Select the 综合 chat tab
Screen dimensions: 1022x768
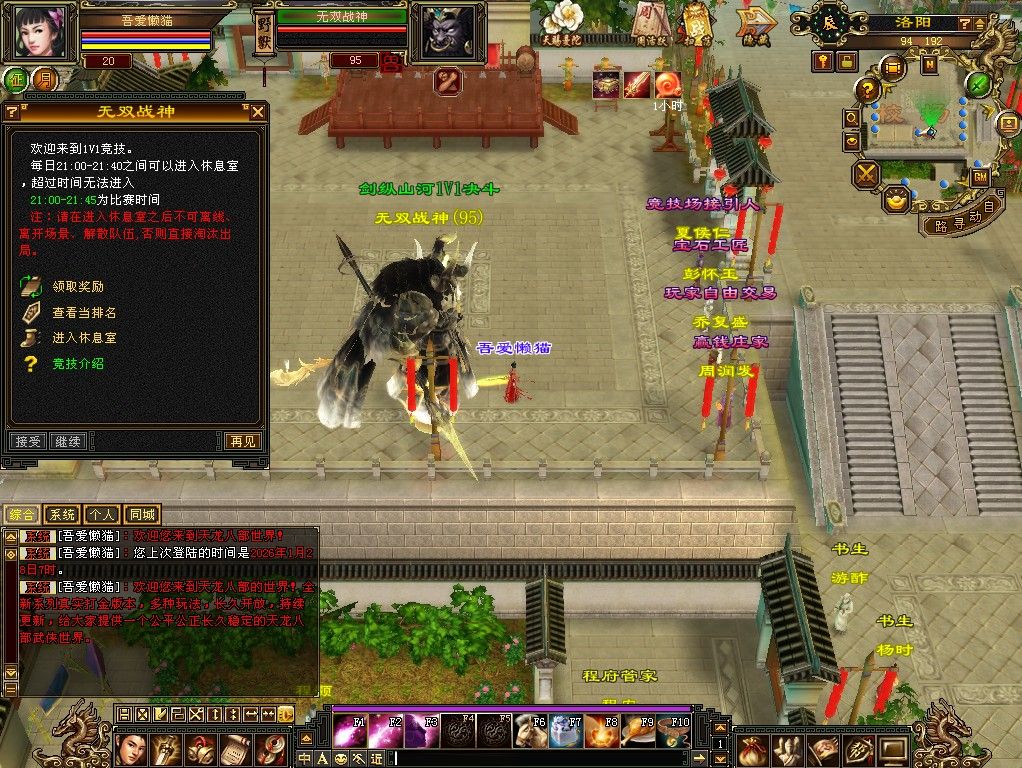tap(22, 515)
